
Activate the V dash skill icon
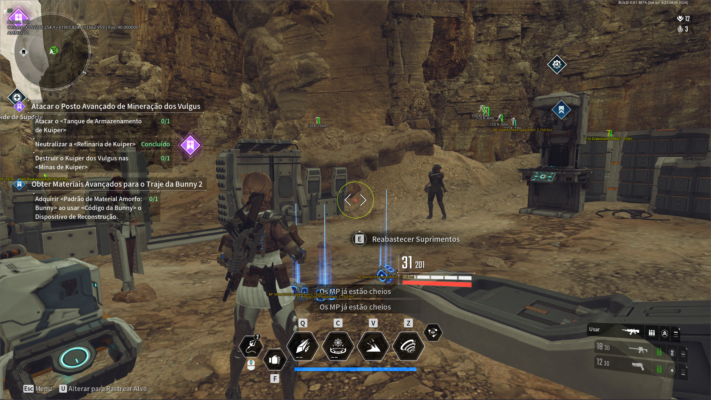[373, 346]
